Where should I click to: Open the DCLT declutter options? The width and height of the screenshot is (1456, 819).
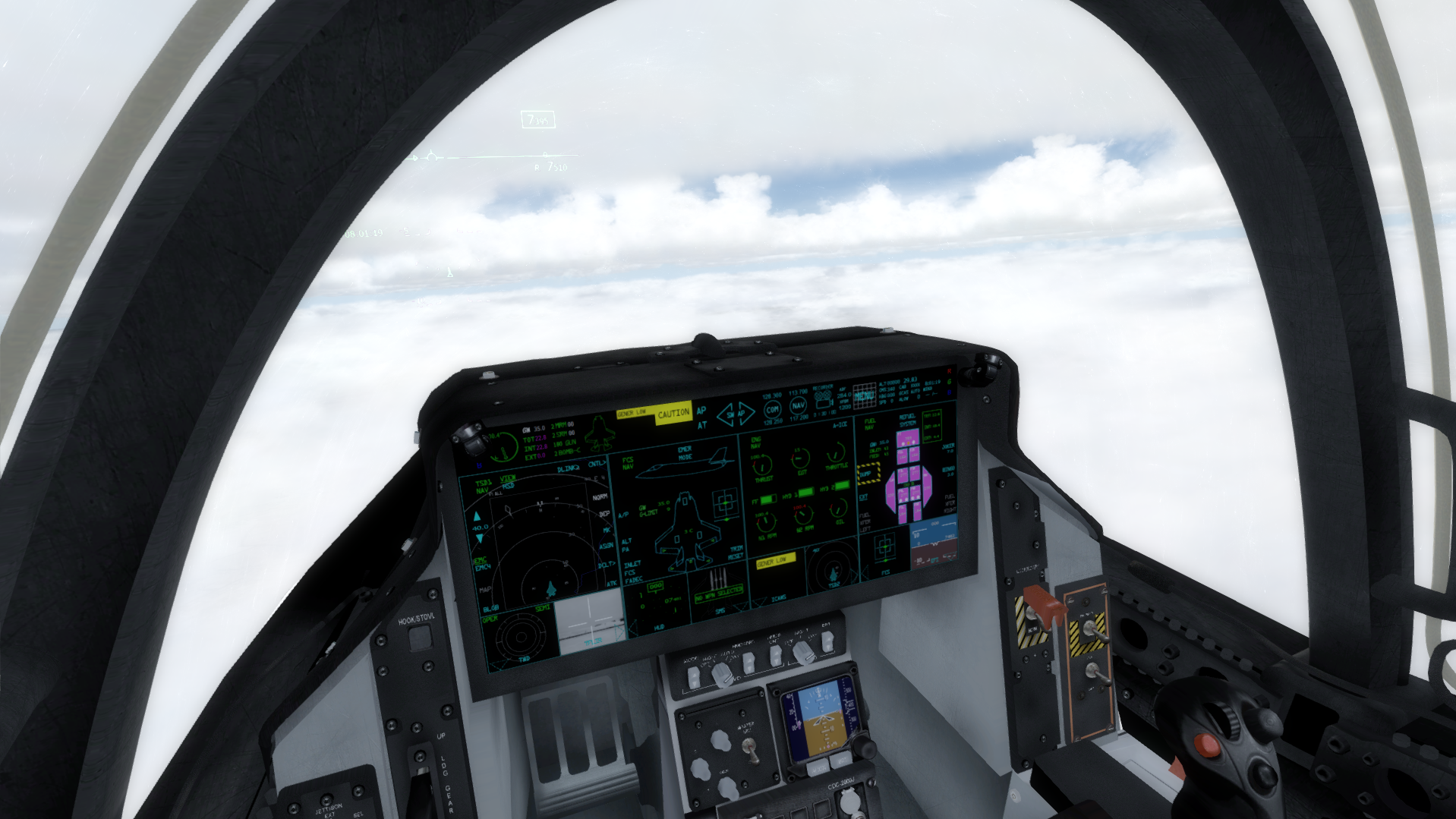[605, 565]
